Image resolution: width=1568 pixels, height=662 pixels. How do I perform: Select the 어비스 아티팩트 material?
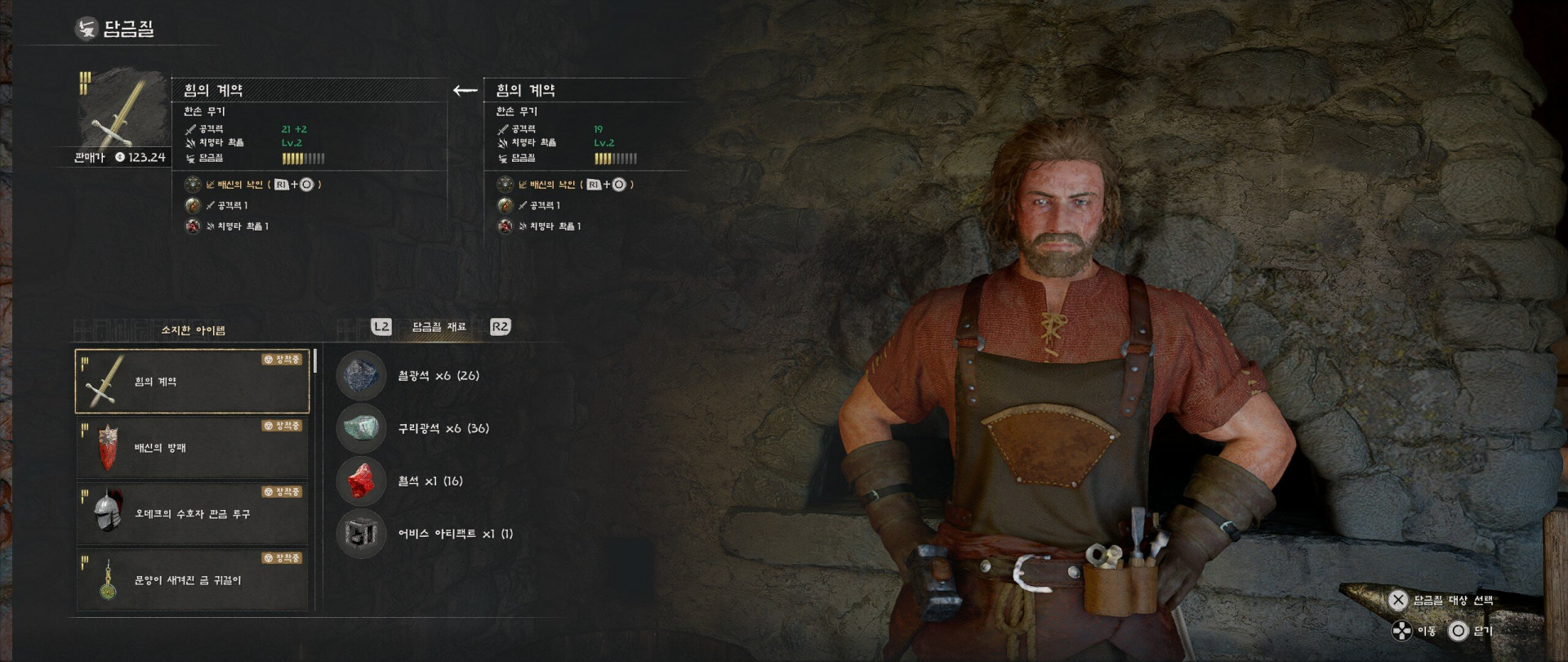point(361,534)
